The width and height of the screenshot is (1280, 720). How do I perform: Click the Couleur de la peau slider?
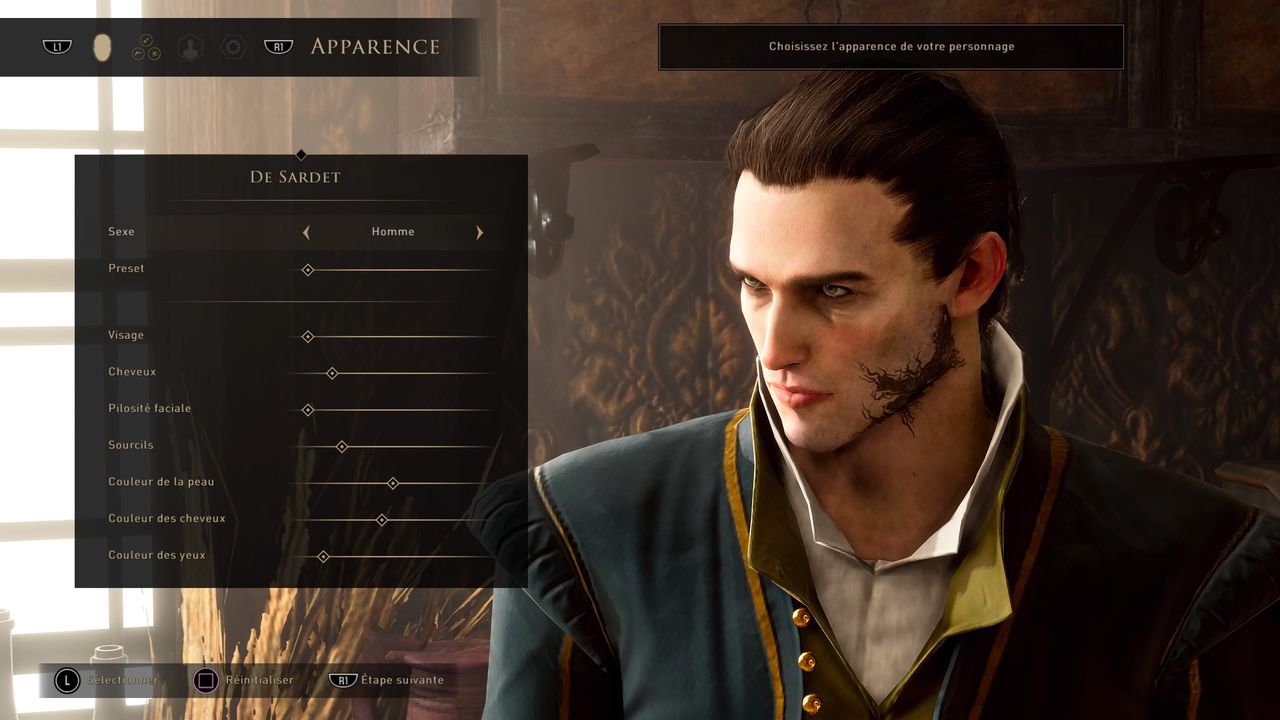pyautogui.click(x=393, y=483)
